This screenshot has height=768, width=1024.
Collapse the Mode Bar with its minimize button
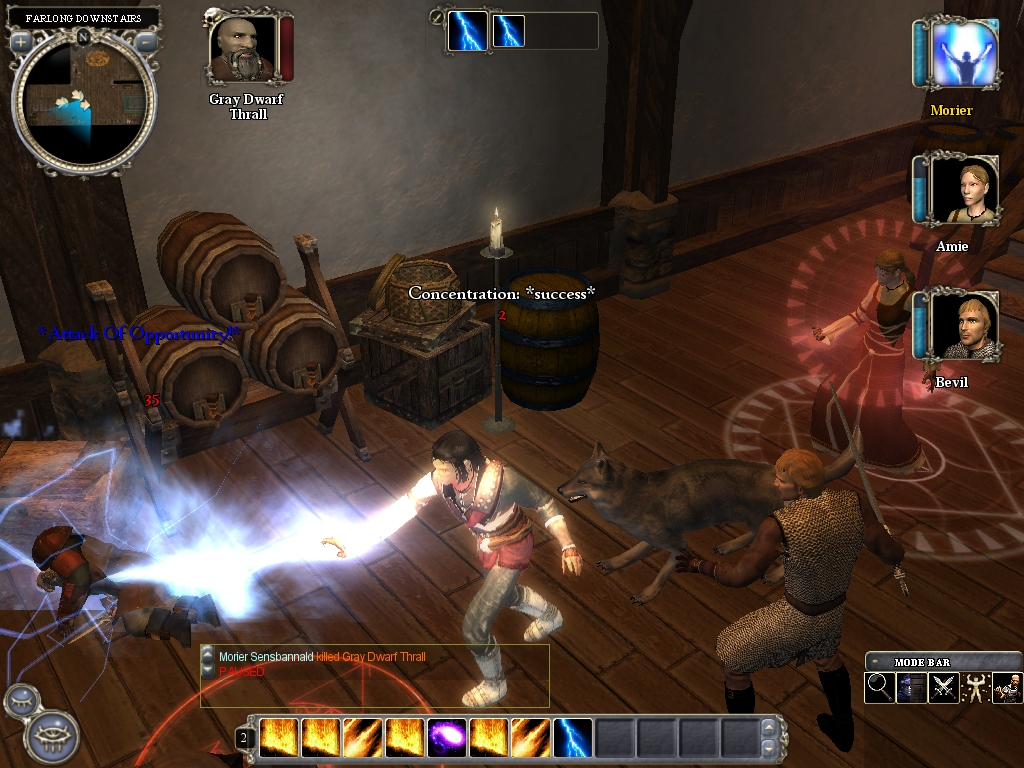(877, 662)
